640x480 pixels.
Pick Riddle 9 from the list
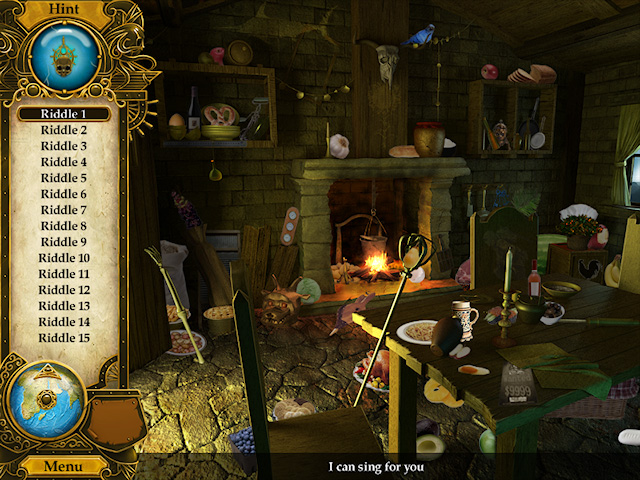[x=63, y=242]
